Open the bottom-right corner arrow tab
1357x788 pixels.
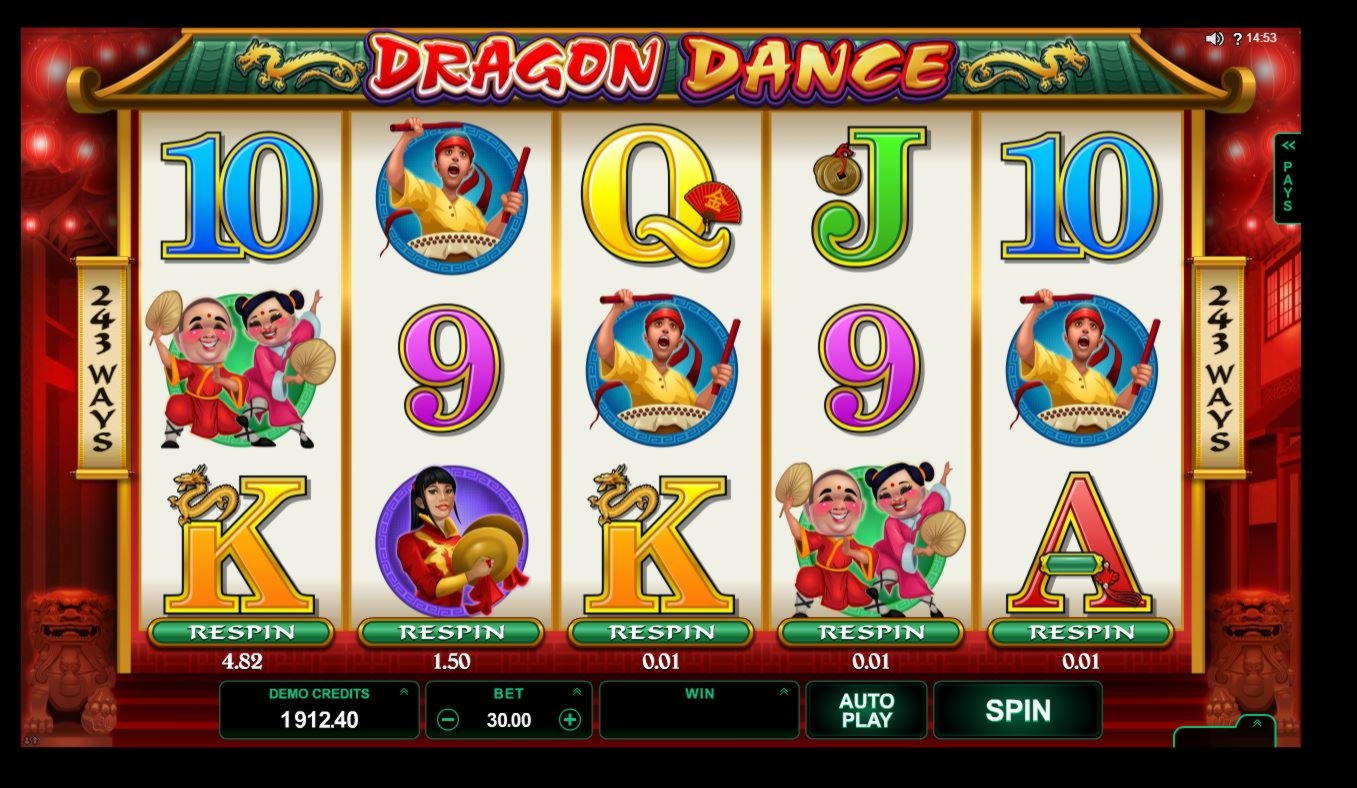pyautogui.click(x=1256, y=724)
